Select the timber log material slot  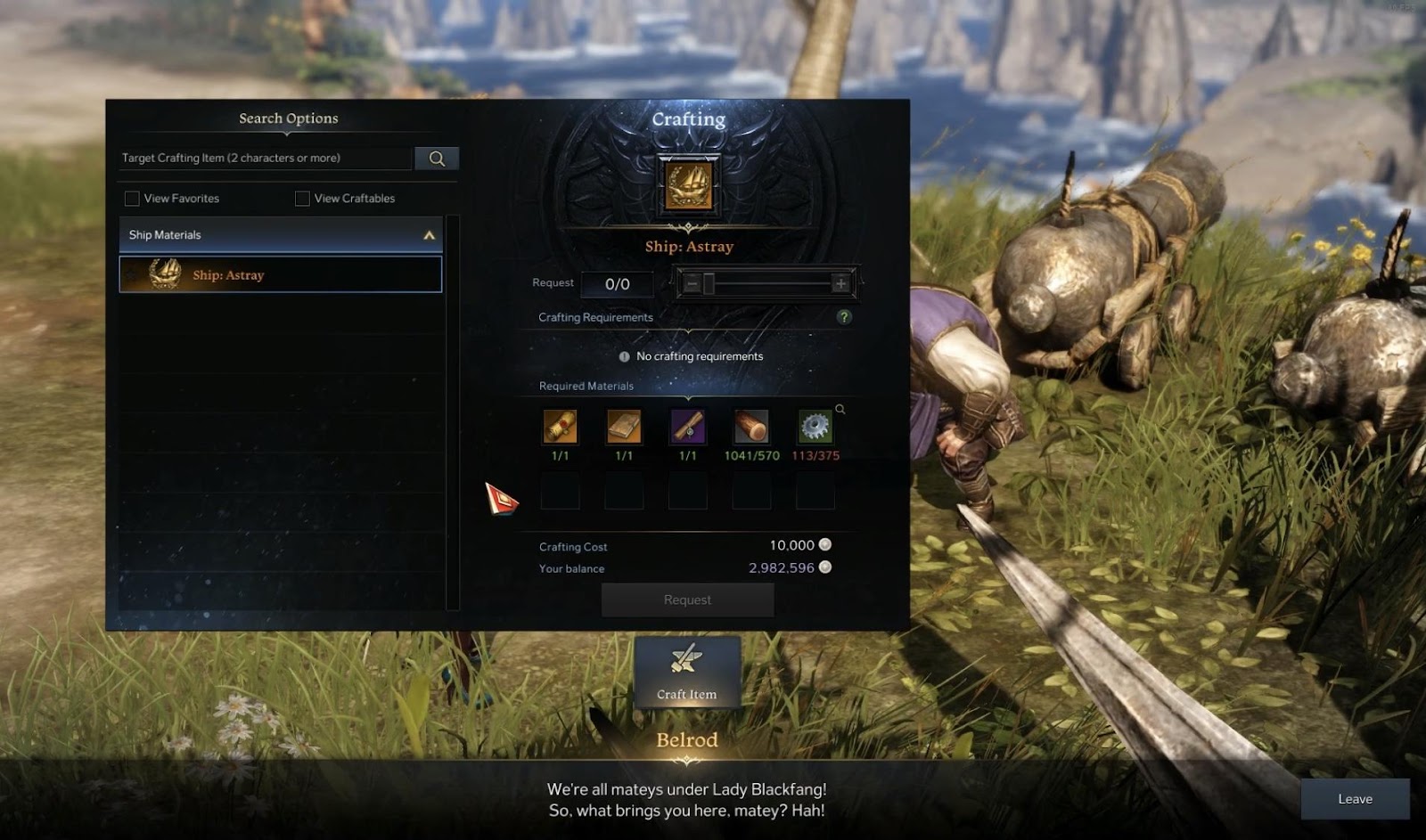(x=751, y=428)
